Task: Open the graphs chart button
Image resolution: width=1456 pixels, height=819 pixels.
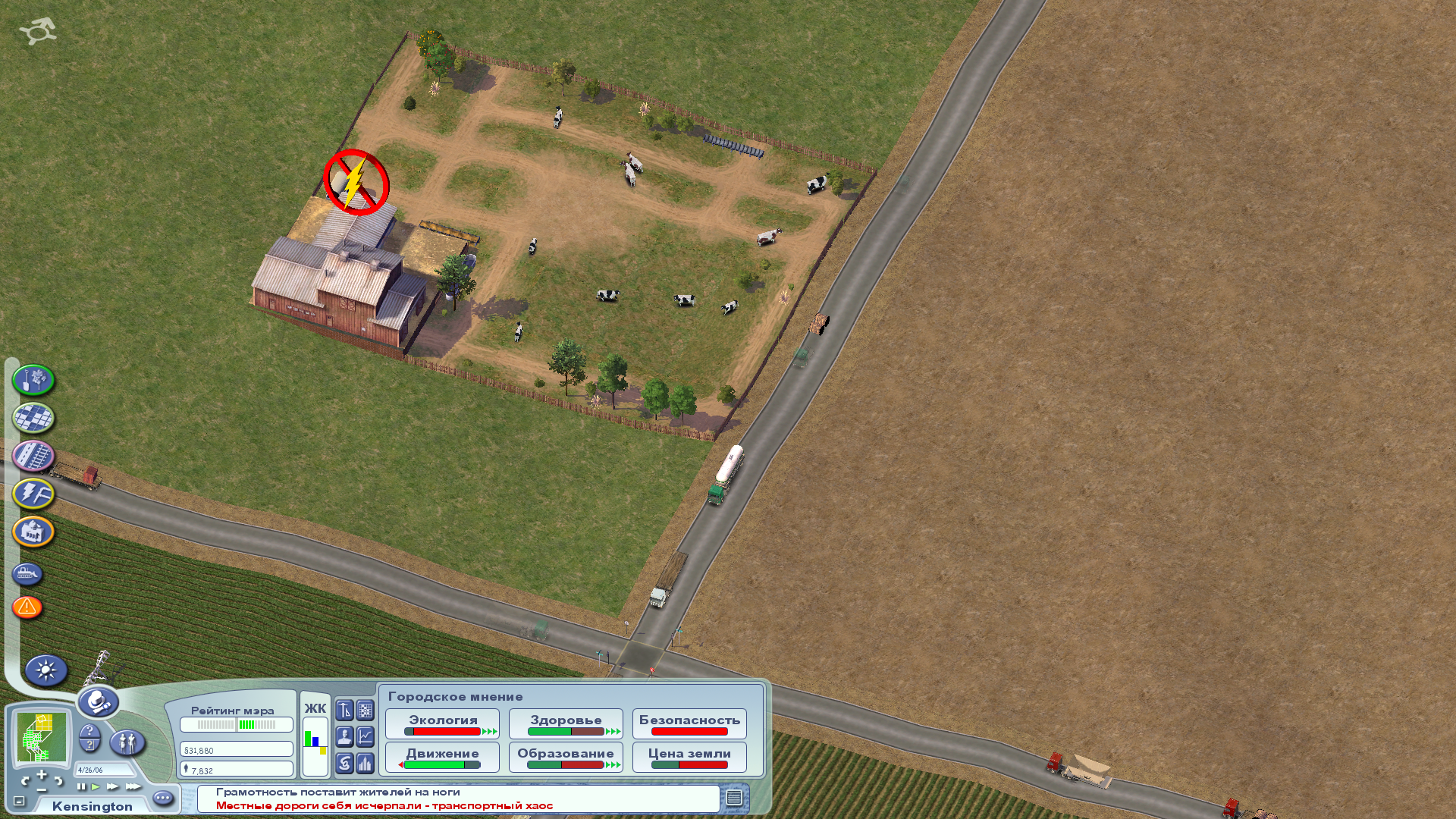Action: tap(366, 736)
